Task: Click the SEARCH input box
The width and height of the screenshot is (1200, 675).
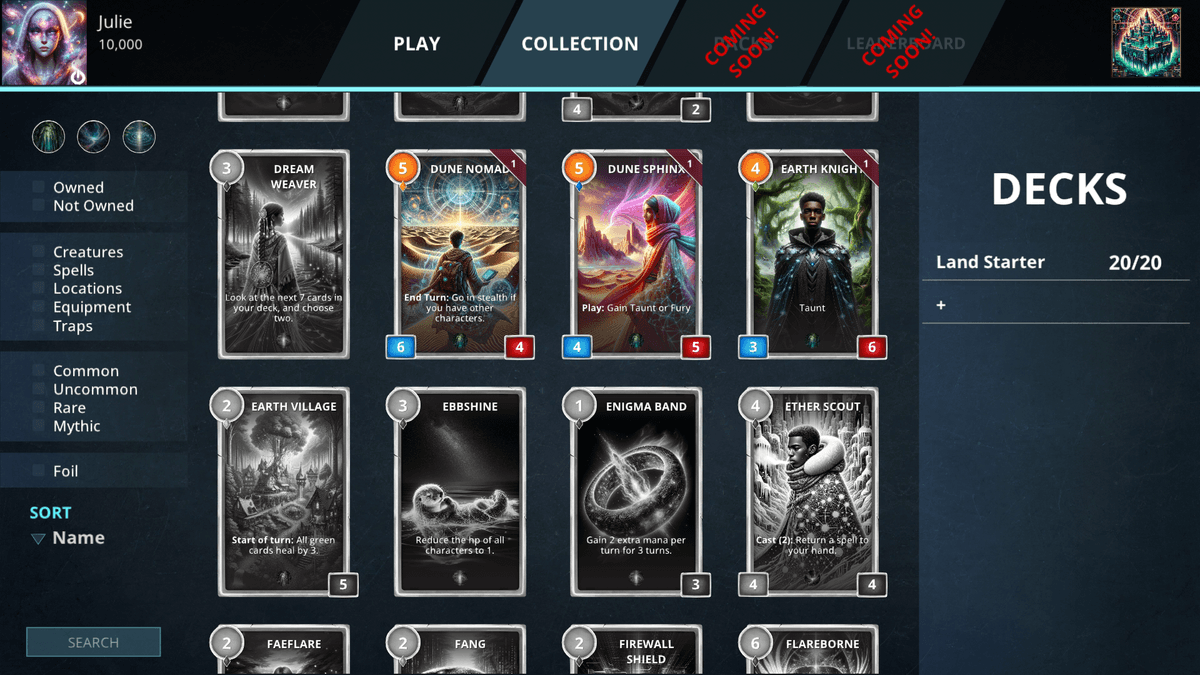Action: pyautogui.click(x=93, y=642)
